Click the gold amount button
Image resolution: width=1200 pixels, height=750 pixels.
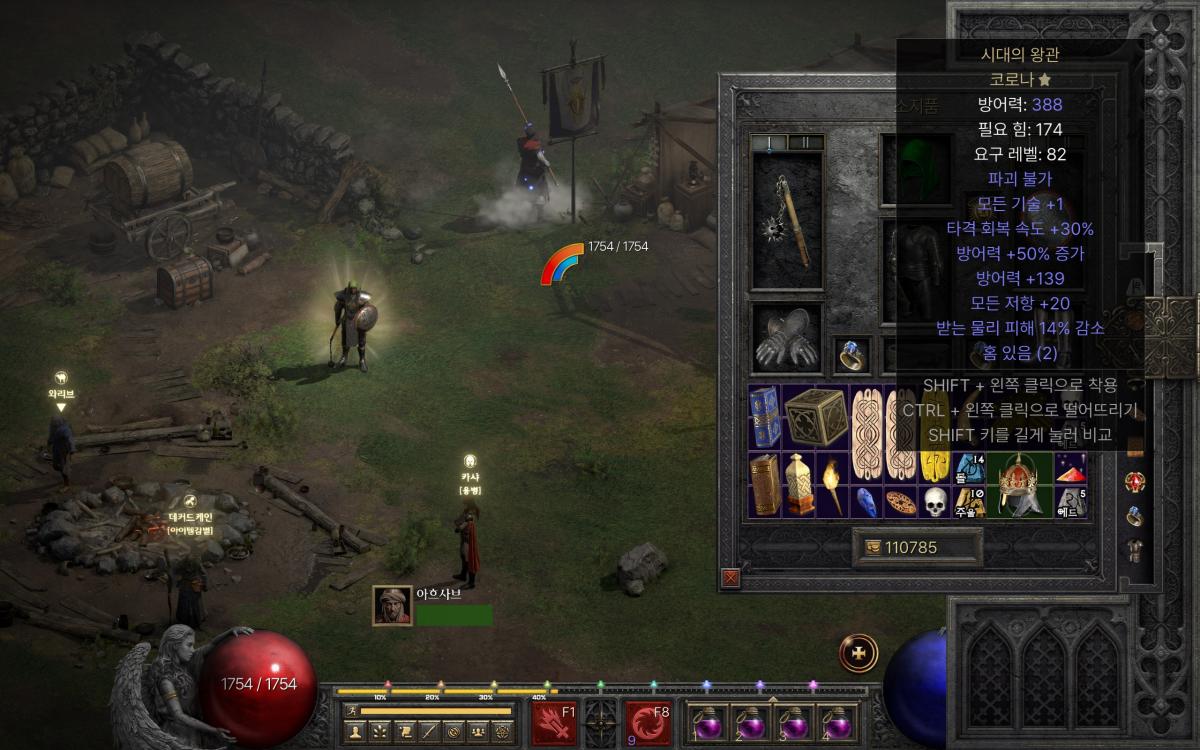pos(916,547)
